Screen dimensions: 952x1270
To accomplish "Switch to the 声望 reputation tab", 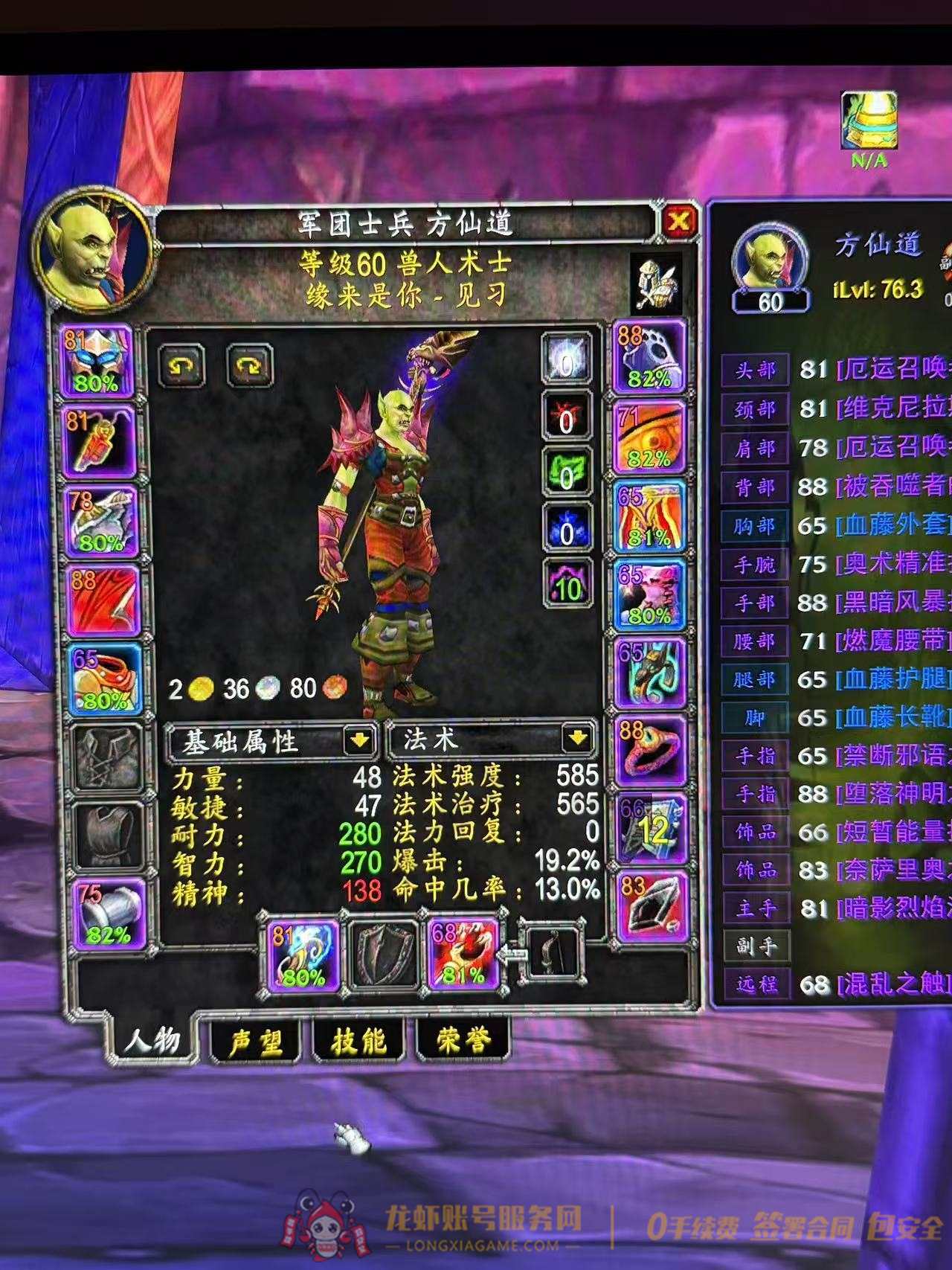I will 255,1042.
